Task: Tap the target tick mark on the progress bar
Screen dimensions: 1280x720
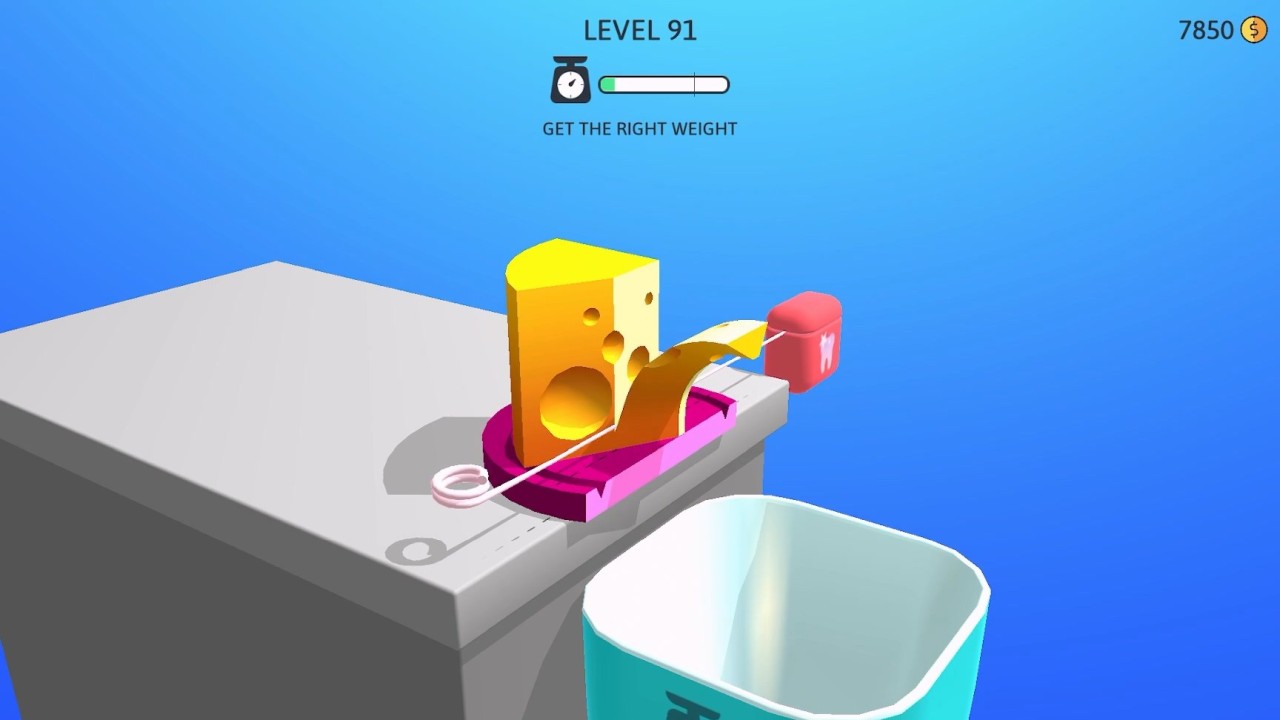Action: coord(694,84)
